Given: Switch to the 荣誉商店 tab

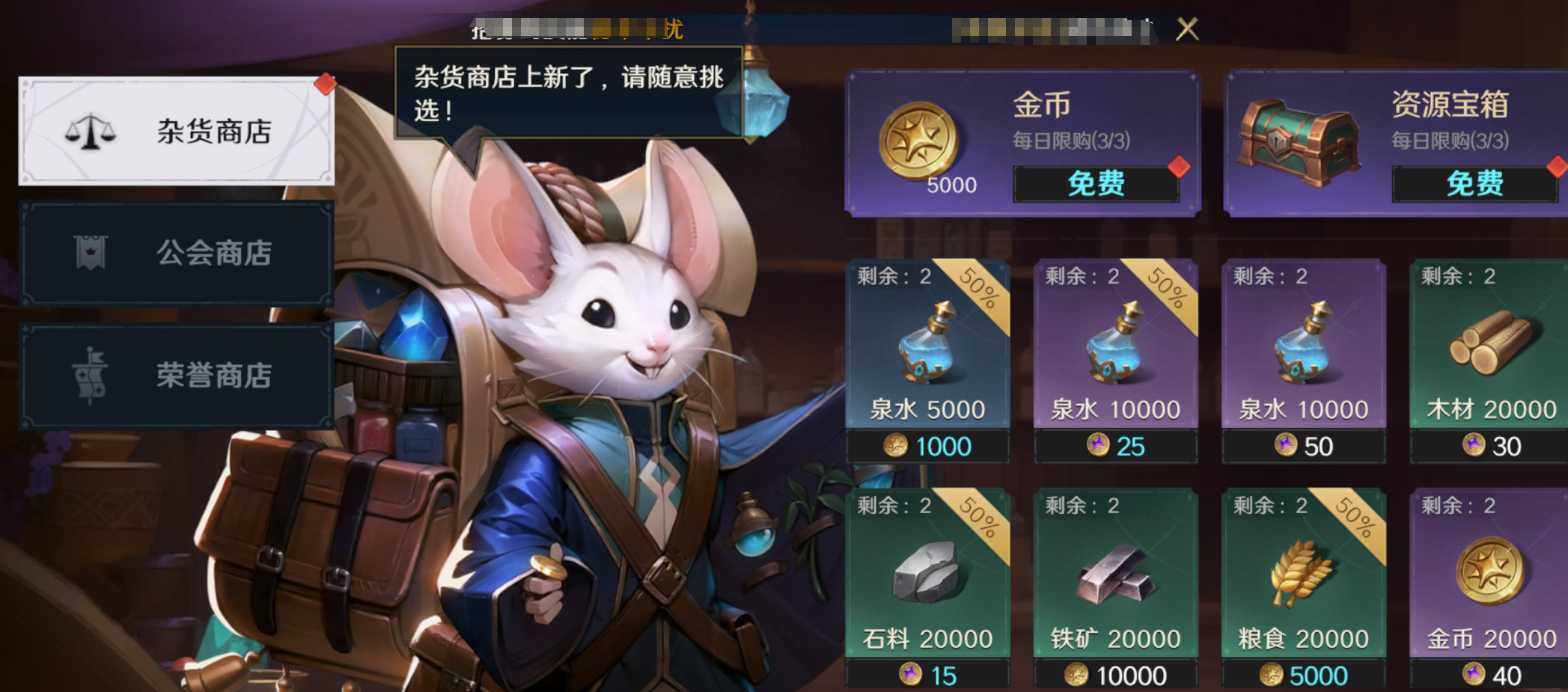Looking at the screenshot, I should point(176,376).
